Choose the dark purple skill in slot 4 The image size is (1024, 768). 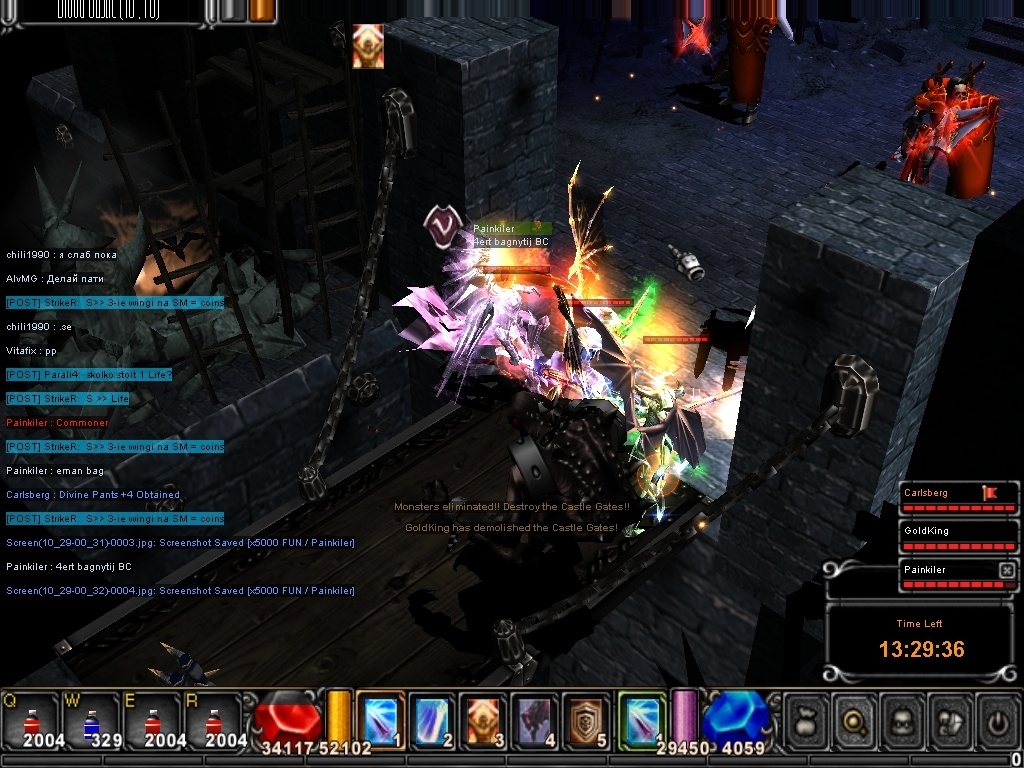(x=537, y=718)
